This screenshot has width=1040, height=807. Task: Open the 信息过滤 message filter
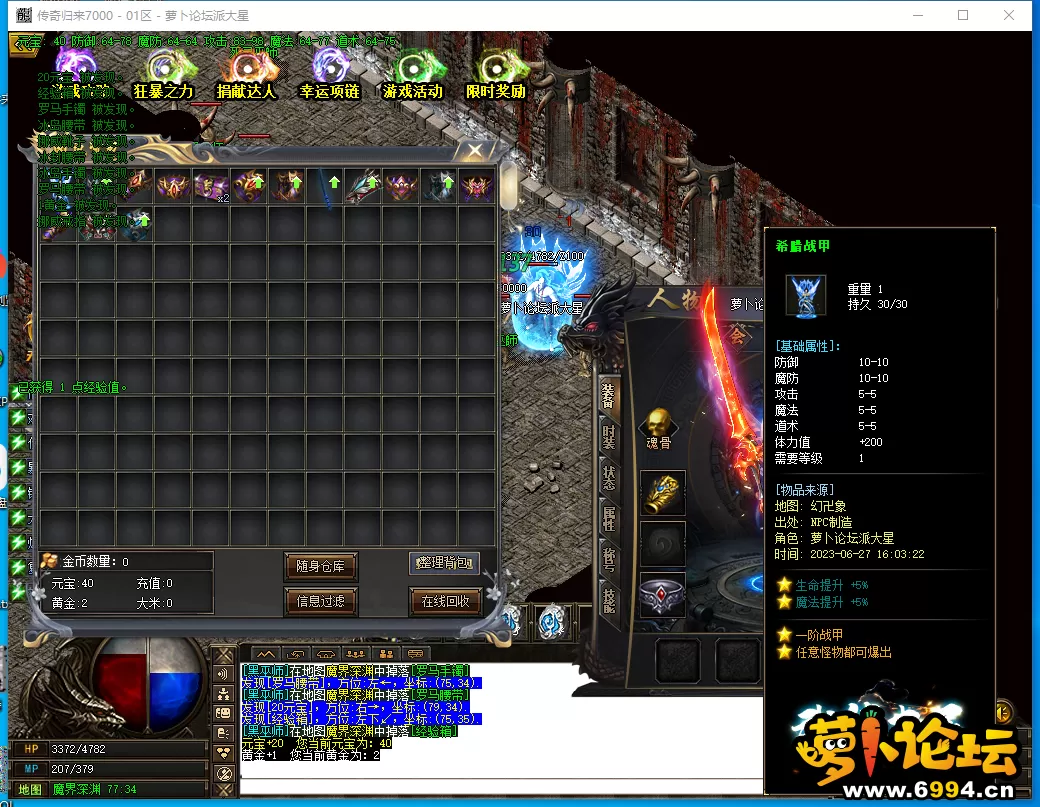[320, 601]
